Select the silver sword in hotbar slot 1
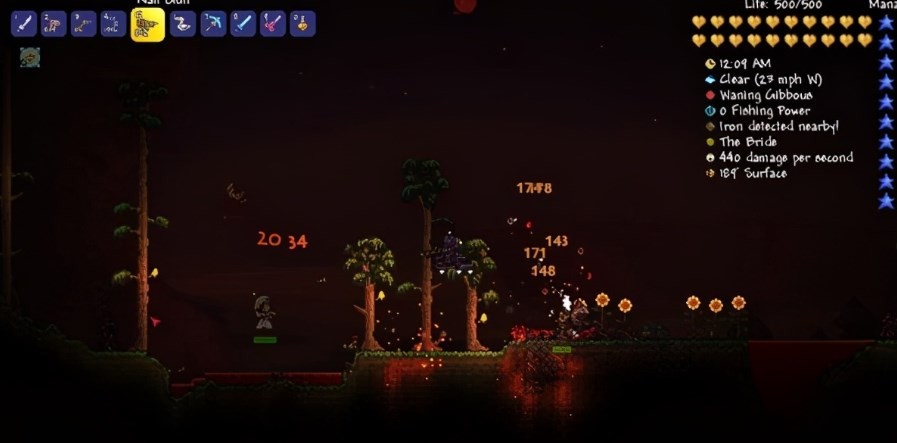This screenshot has width=897, height=443. click(24, 24)
